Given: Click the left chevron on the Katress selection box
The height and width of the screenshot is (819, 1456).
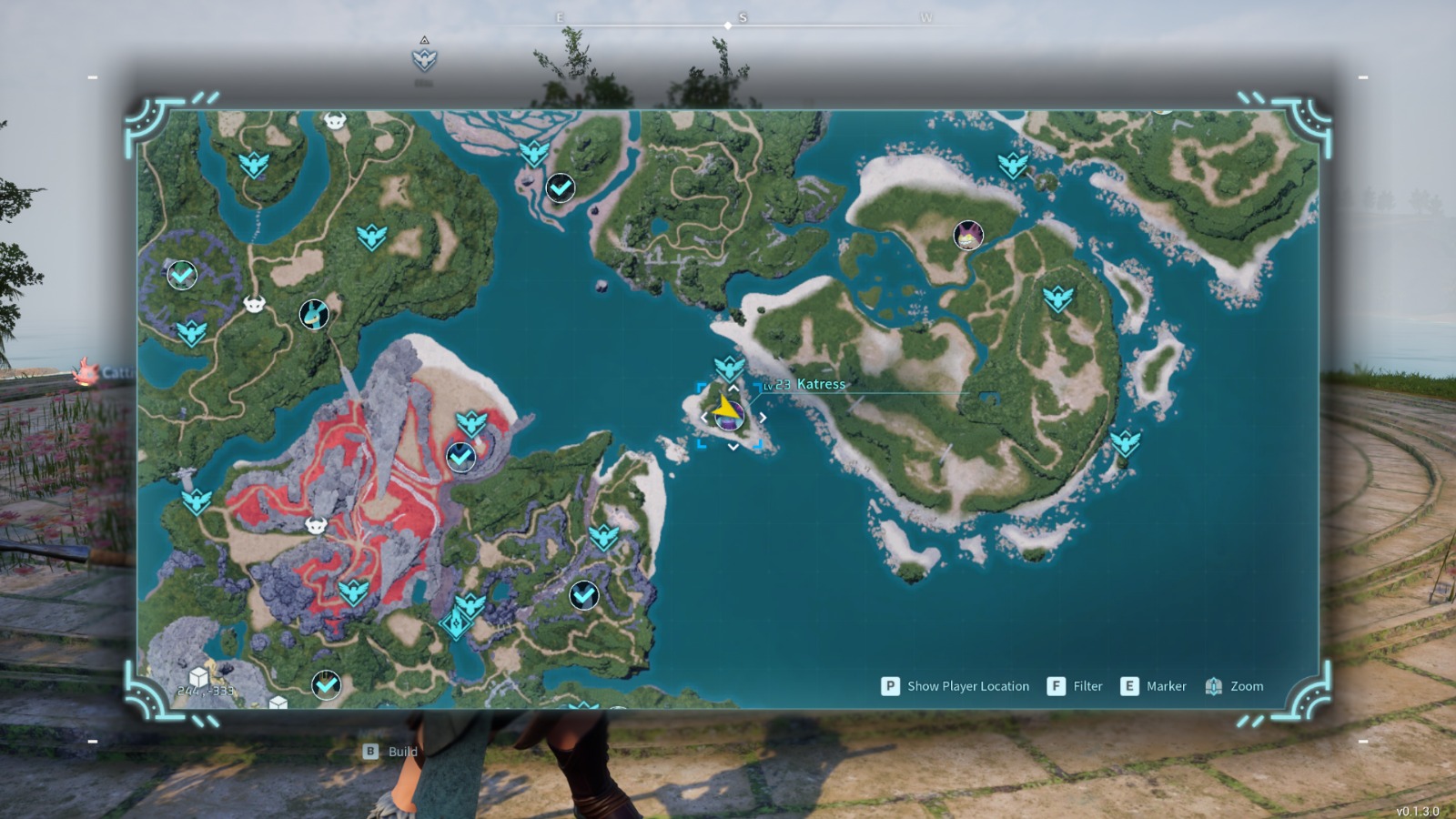Looking at the screenshot, I should [x=703, y=417].
